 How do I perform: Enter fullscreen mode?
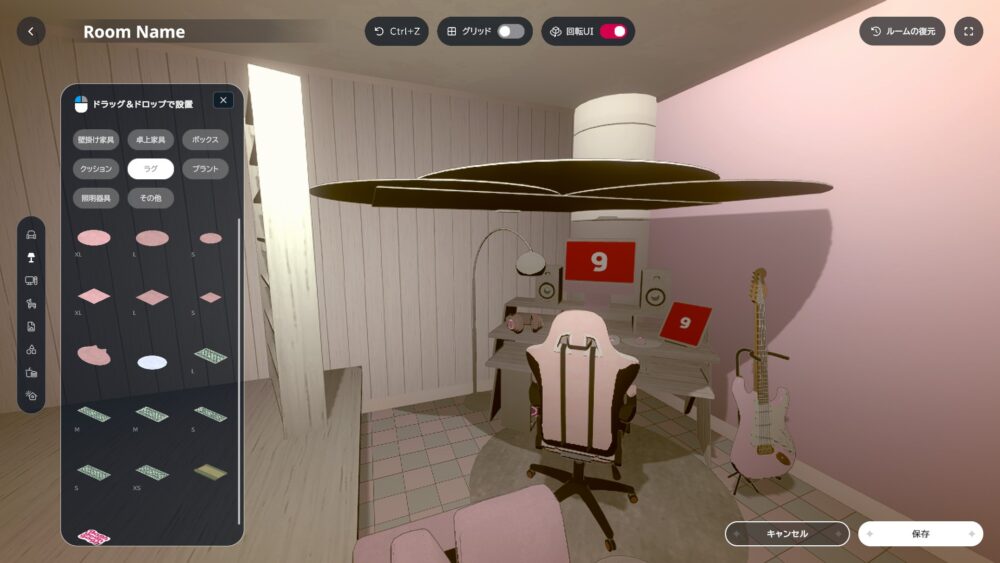tap(968, 31)
